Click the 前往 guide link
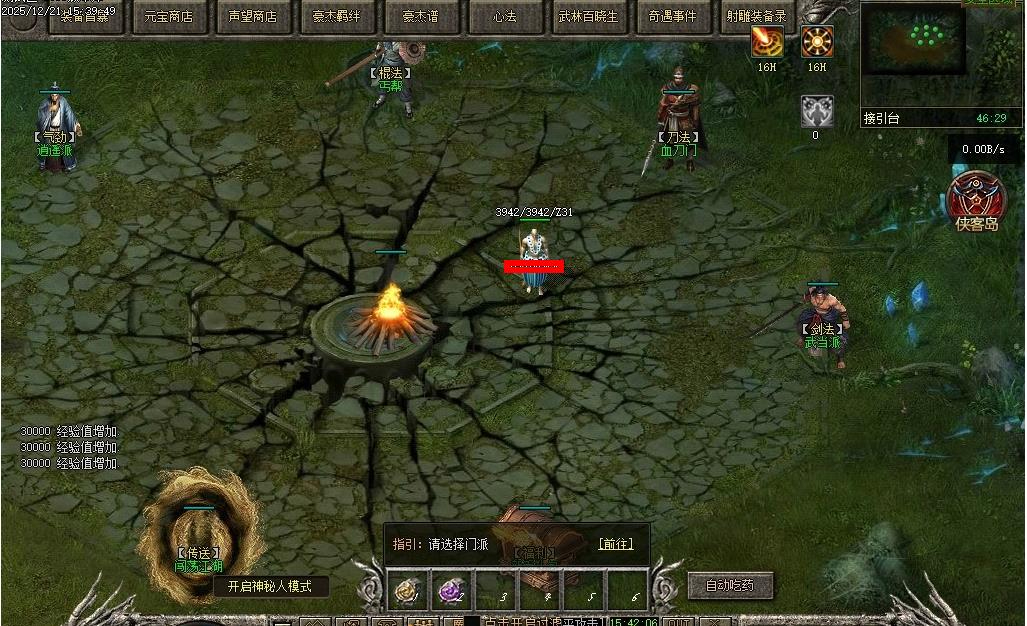The width and height of the screenshot is (1027, 626). (615, 544)
